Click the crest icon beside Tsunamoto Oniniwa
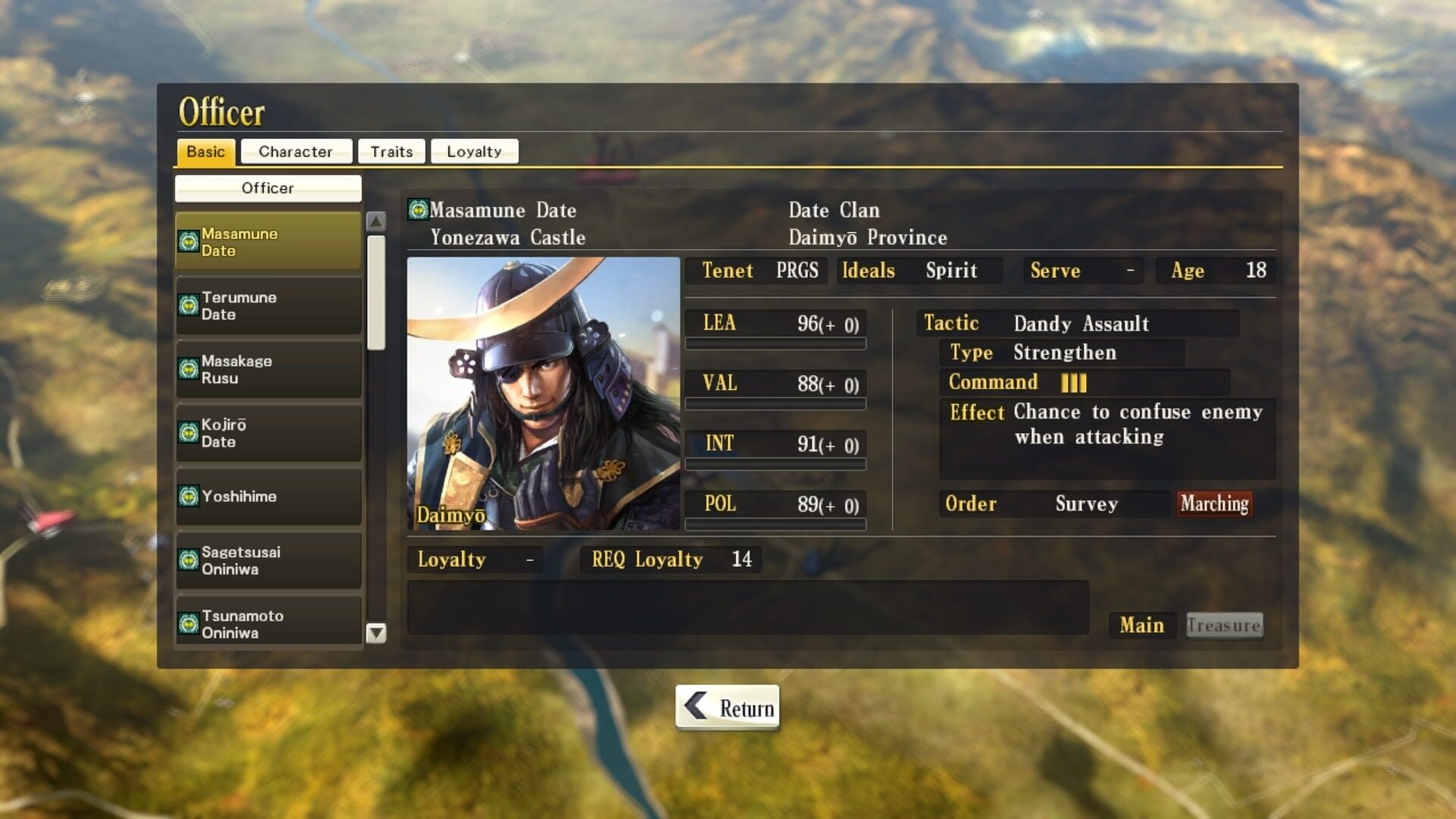The height and width of the screenshot is (819, 1456). (188, 623)
